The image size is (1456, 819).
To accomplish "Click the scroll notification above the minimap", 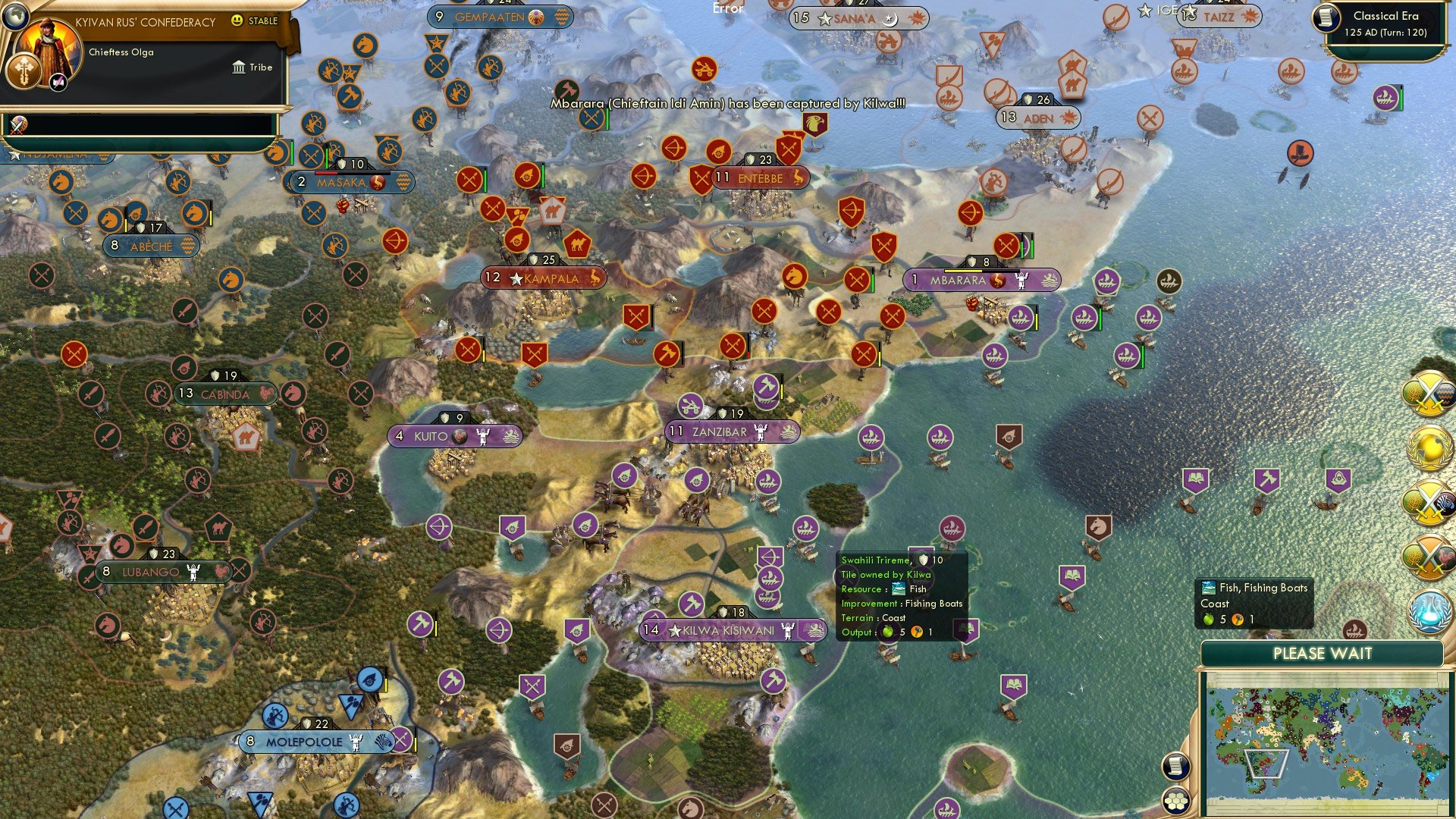I will coord(1175,766).
